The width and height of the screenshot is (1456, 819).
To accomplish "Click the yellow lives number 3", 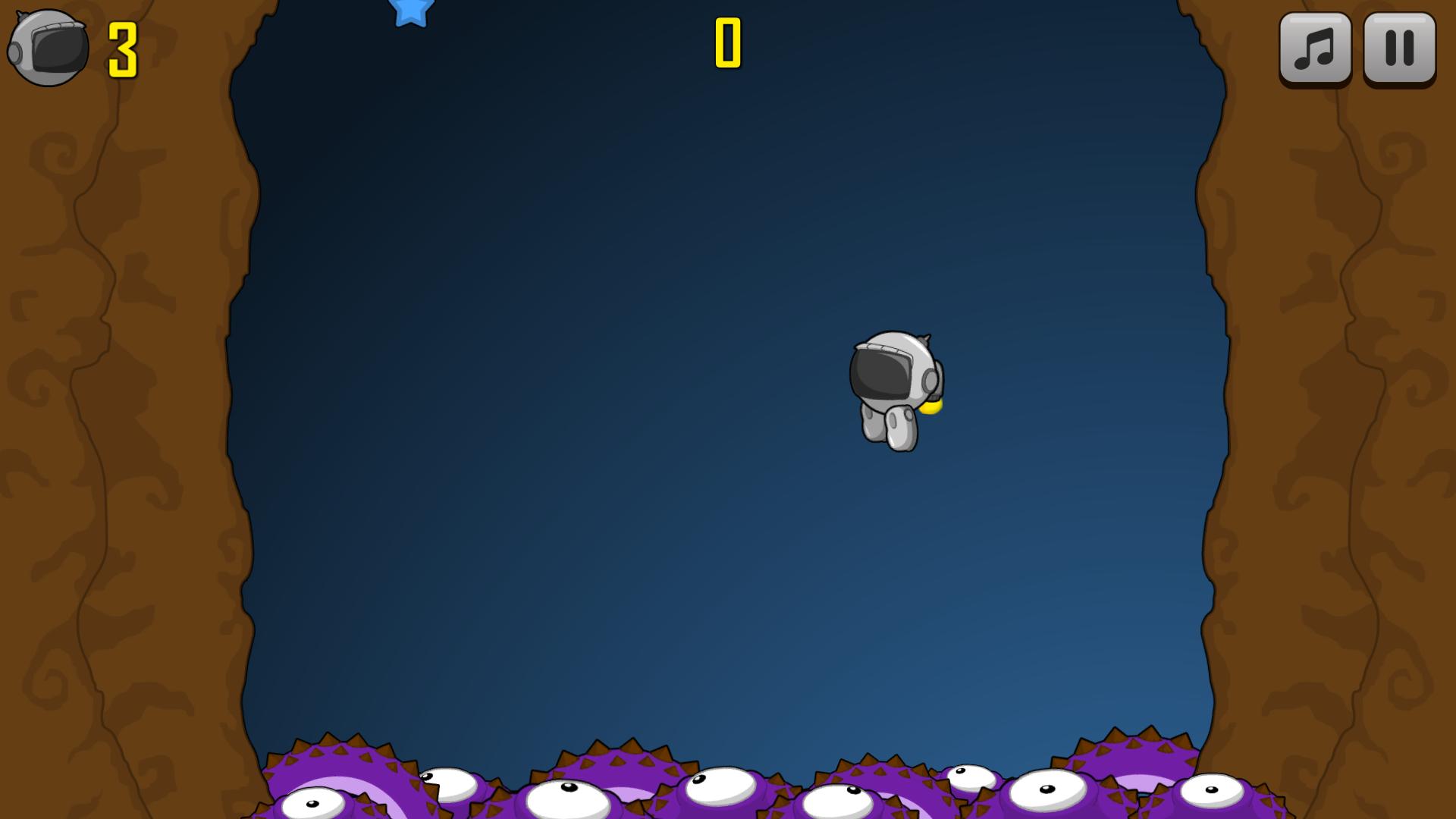I will click(121, 47).
